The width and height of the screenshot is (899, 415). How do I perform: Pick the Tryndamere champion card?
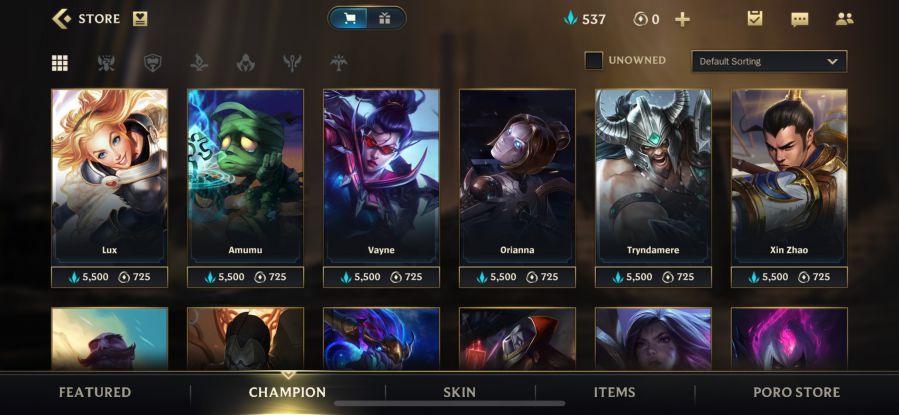click(653, 176)
